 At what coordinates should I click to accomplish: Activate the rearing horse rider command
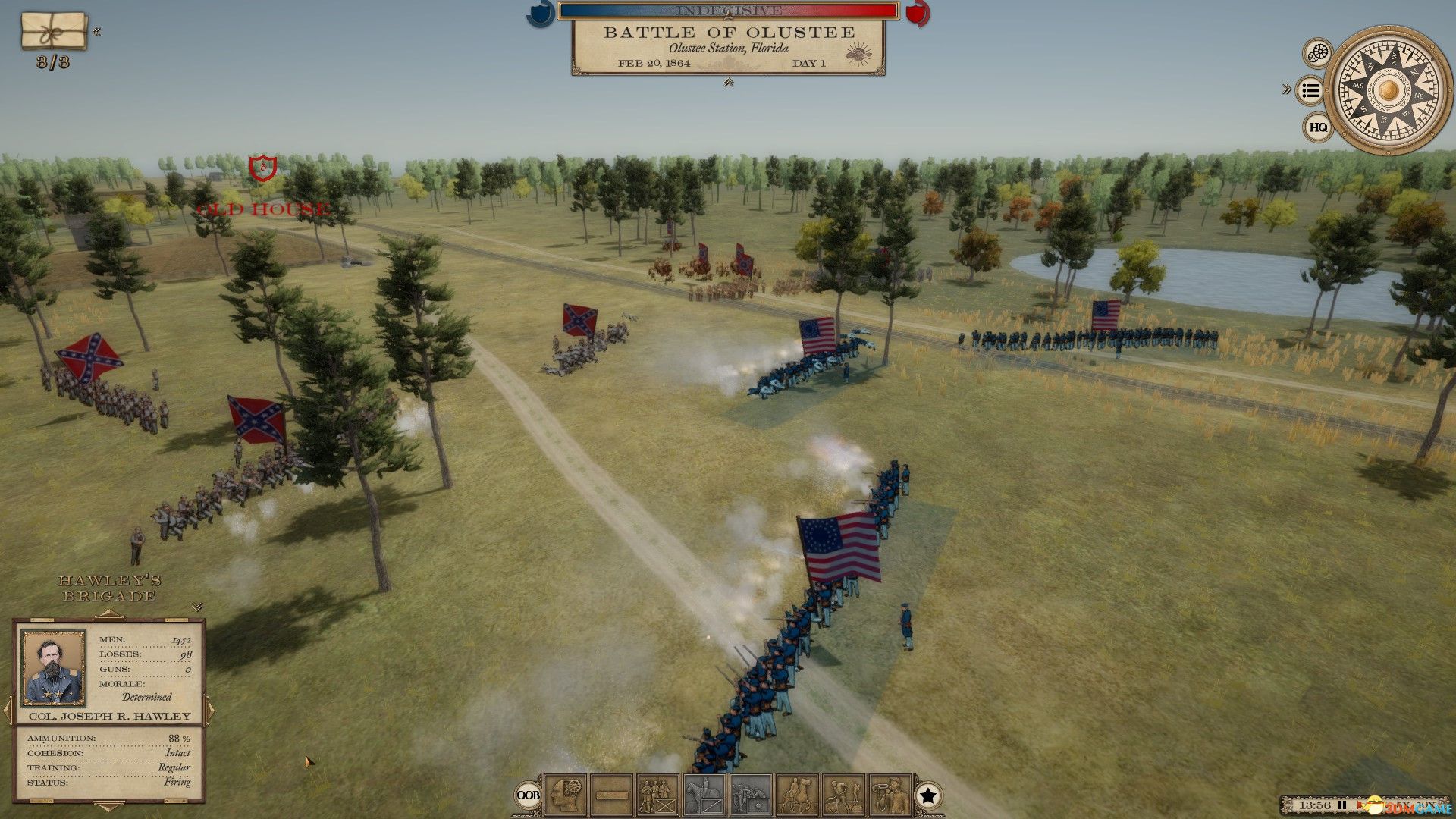click(x=797, y=795)
